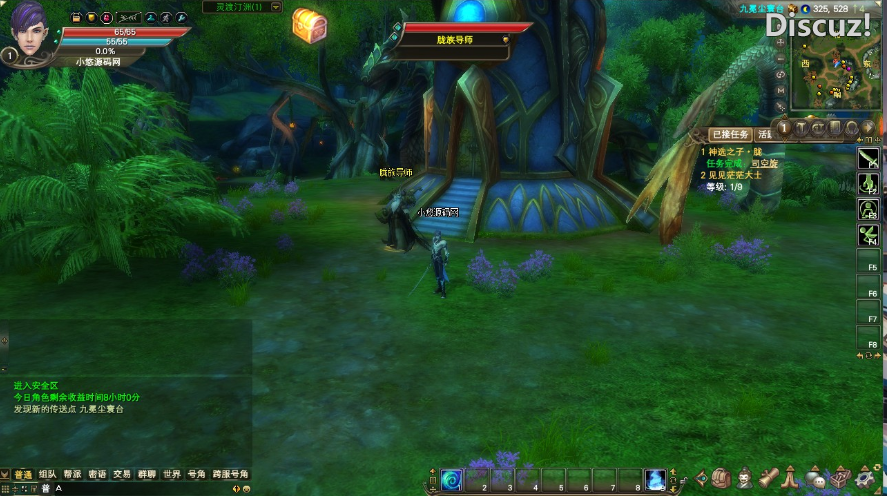
Task: Activate the blue swirl skill in hotbar
Action: [x=452, y=480]
